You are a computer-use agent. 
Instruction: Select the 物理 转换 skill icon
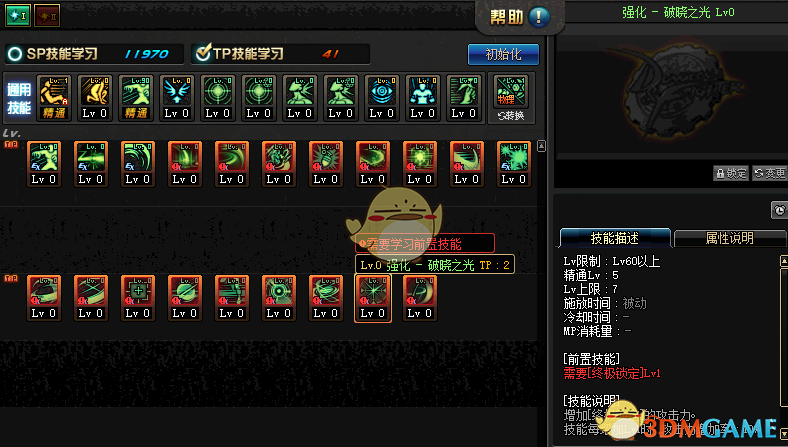tap(512, 95)
